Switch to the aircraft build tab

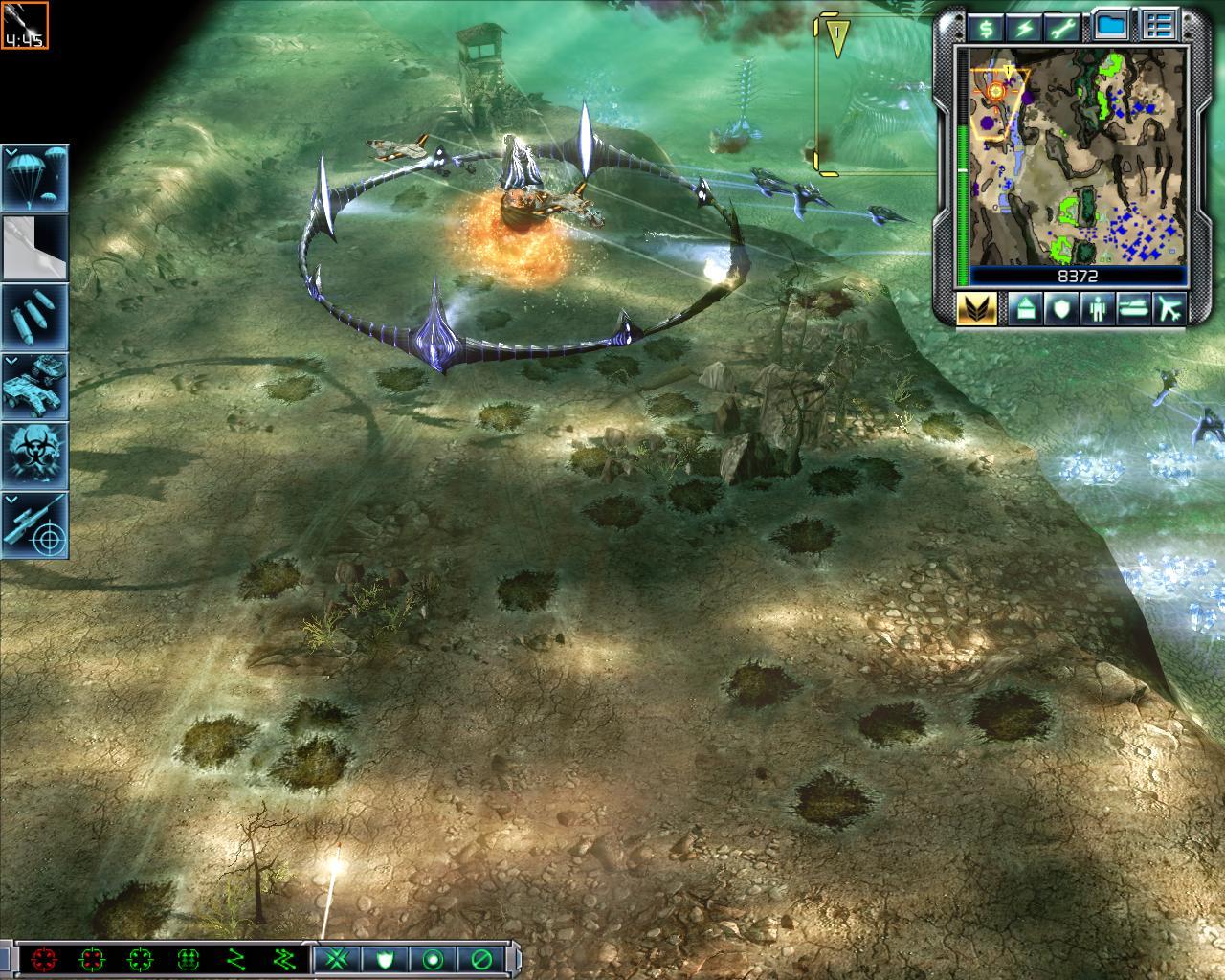pyautogui.click(x=1169, y=309)
